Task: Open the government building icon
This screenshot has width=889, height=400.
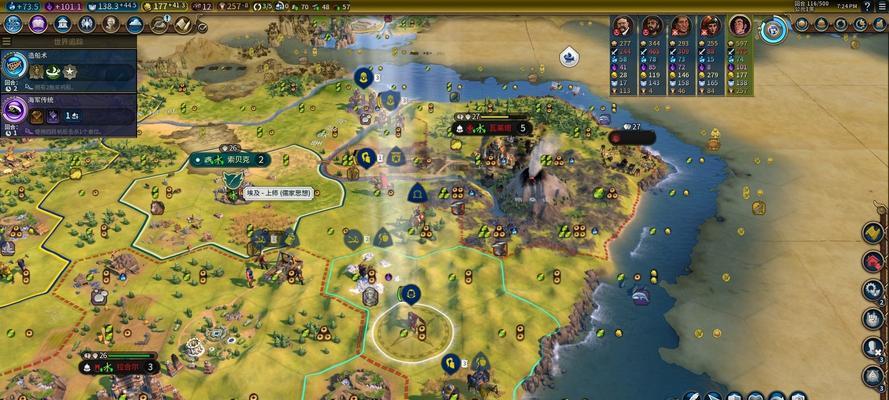Action: pos(63,24)
